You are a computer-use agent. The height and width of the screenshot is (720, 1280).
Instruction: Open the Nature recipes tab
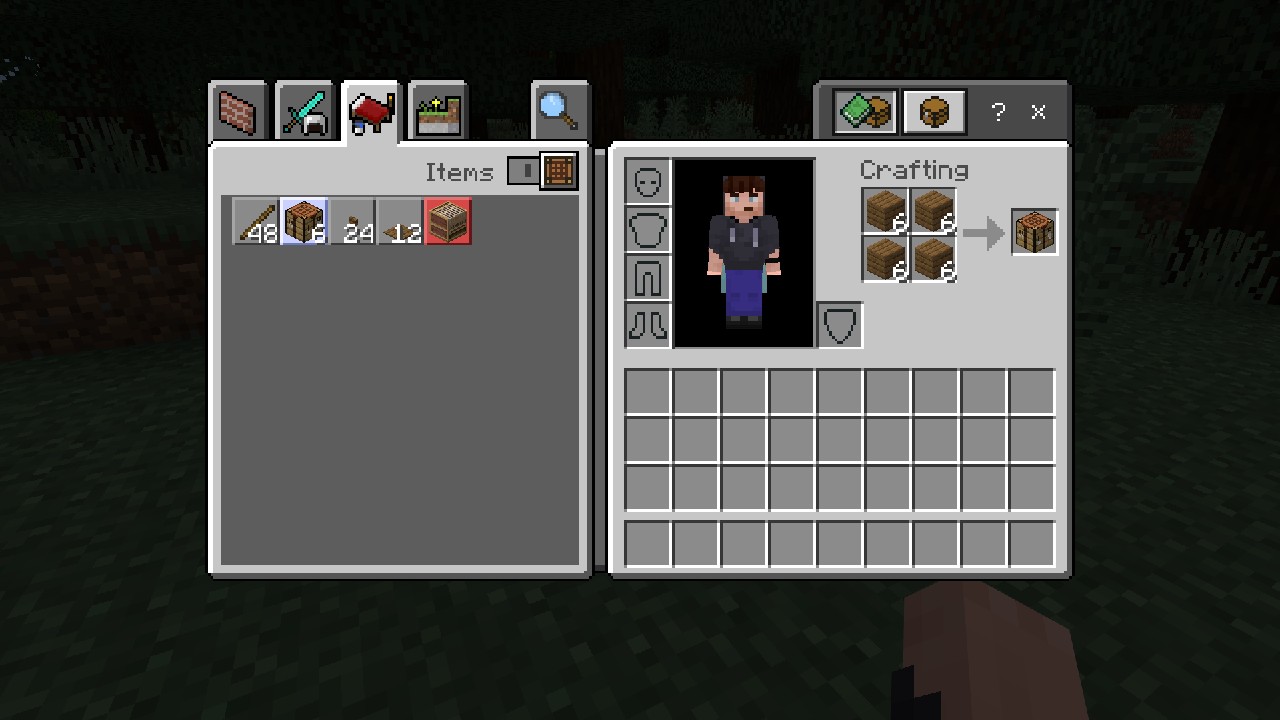[437, 111]
